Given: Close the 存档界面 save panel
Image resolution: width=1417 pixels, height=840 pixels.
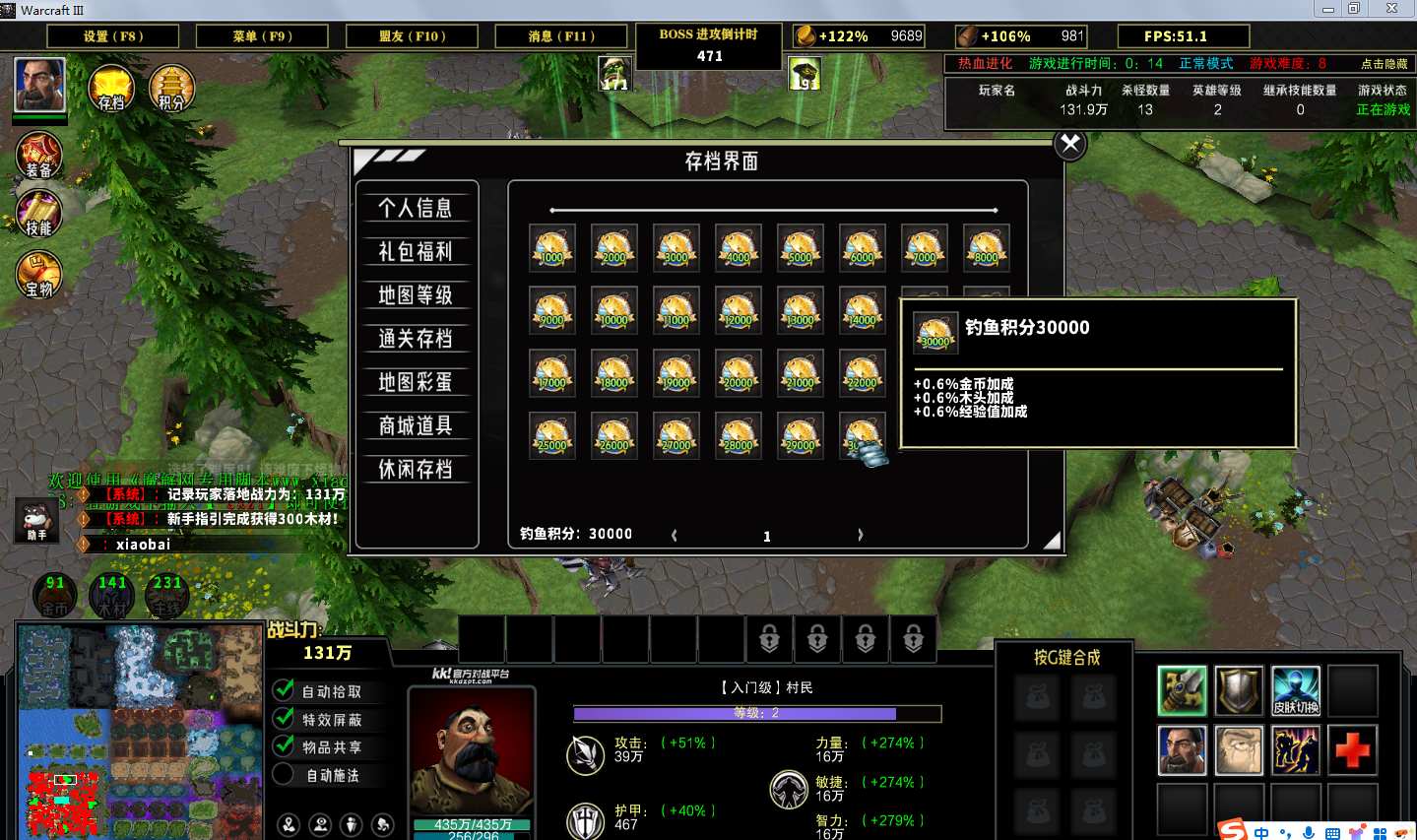Looking at the screenshot, I should click(1070, 145).
